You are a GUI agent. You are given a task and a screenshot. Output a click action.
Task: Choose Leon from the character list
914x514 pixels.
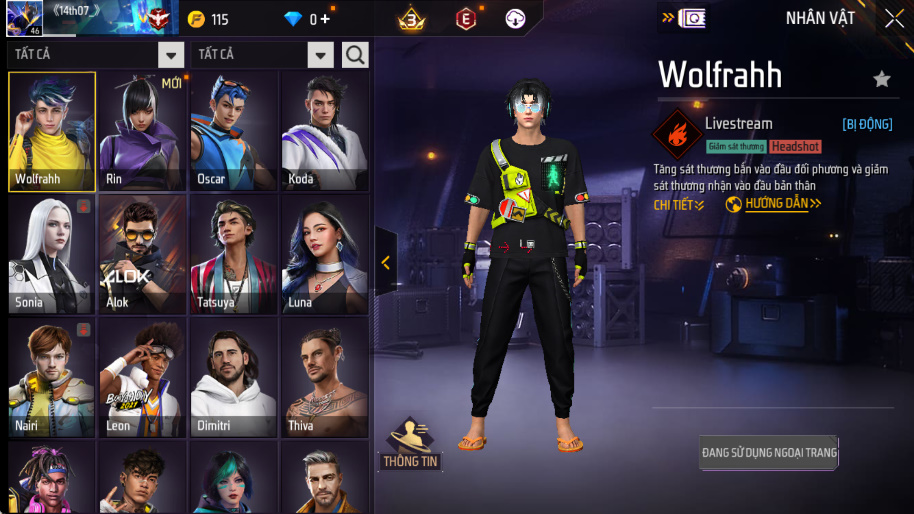tap(143, 377)
